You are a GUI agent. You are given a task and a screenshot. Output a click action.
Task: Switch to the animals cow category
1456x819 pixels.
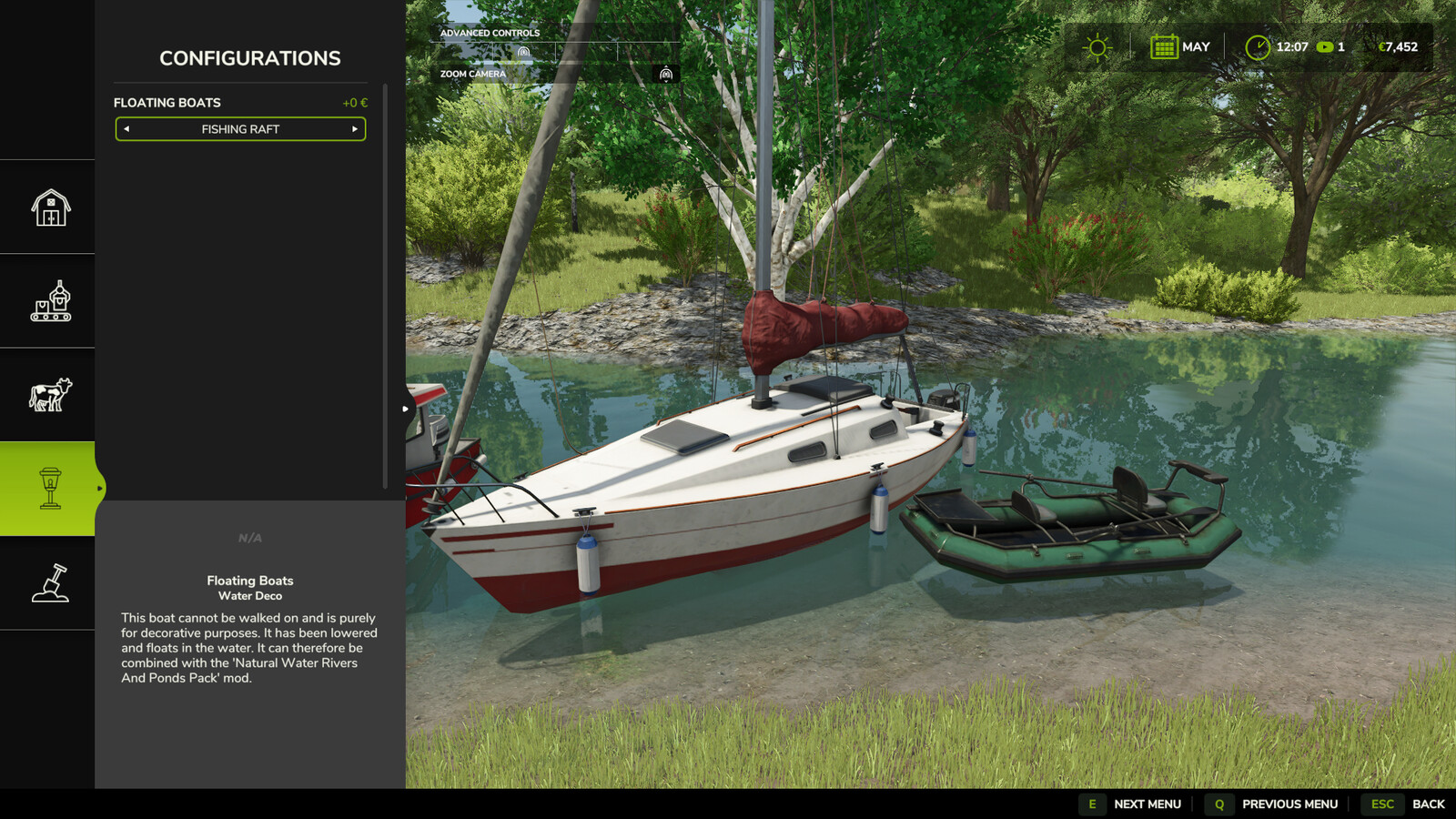click(x=50, y=395)
